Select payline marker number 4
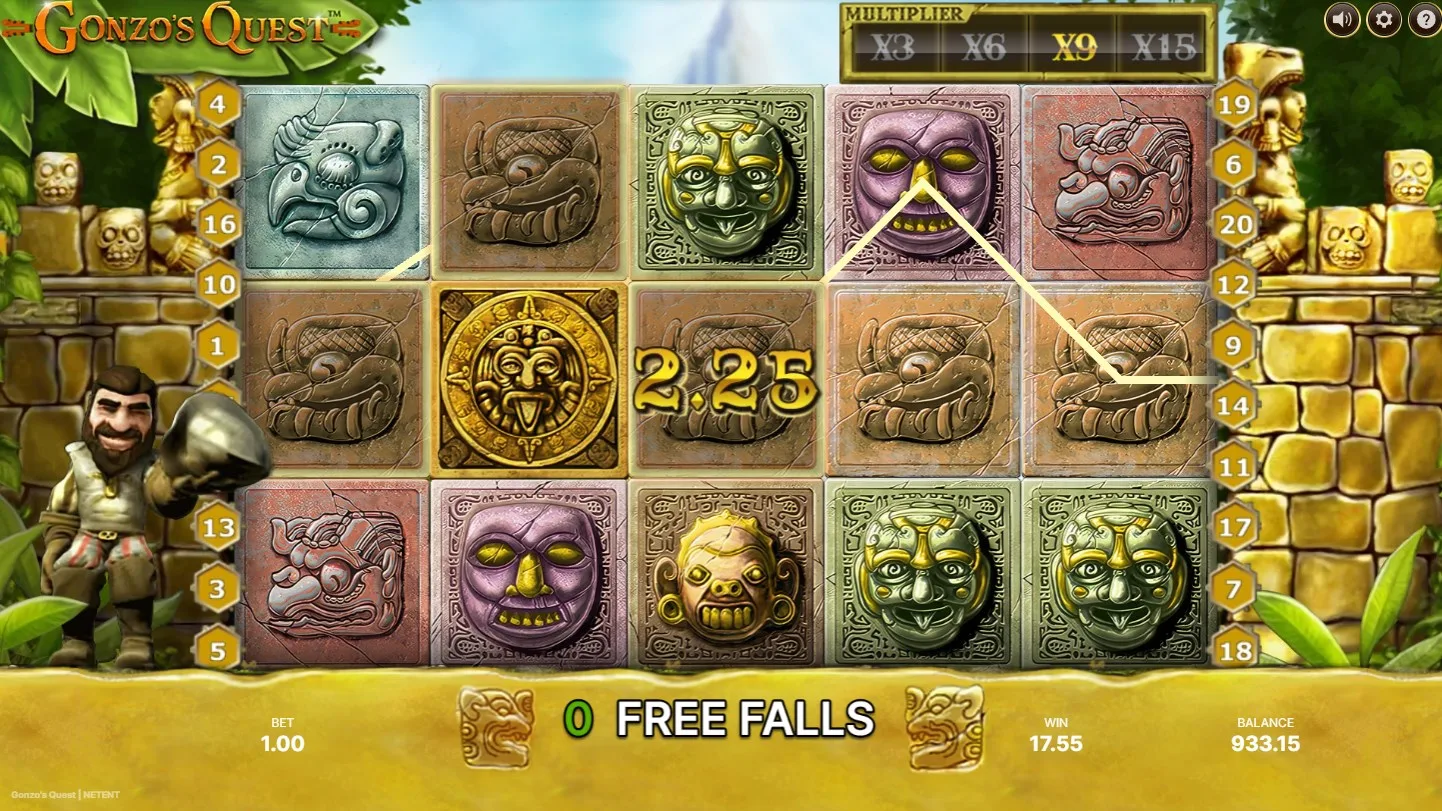Image resolution: width=1442 pixels, height=811 pixels. 218,103
